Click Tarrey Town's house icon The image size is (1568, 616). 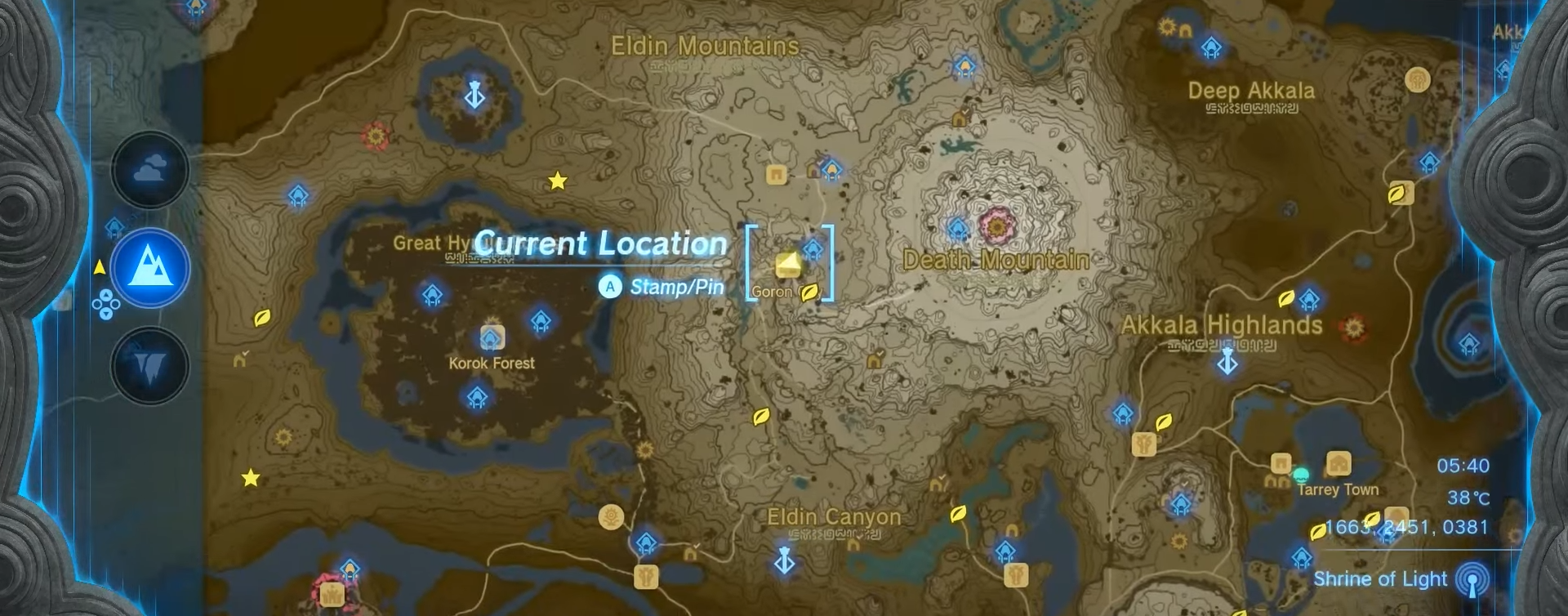coord(1338,464)
